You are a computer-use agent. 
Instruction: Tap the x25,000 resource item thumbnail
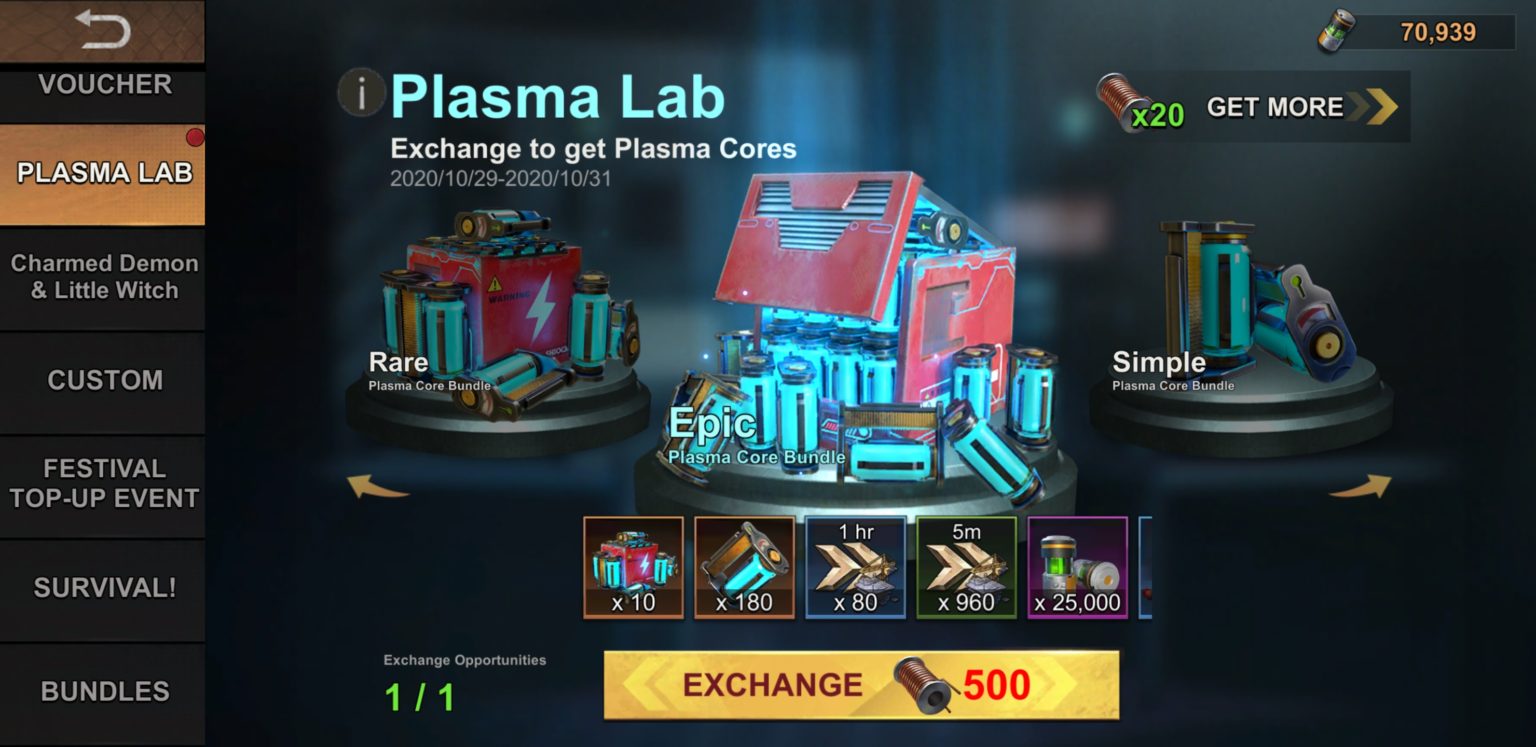[x=1078, y=568]
